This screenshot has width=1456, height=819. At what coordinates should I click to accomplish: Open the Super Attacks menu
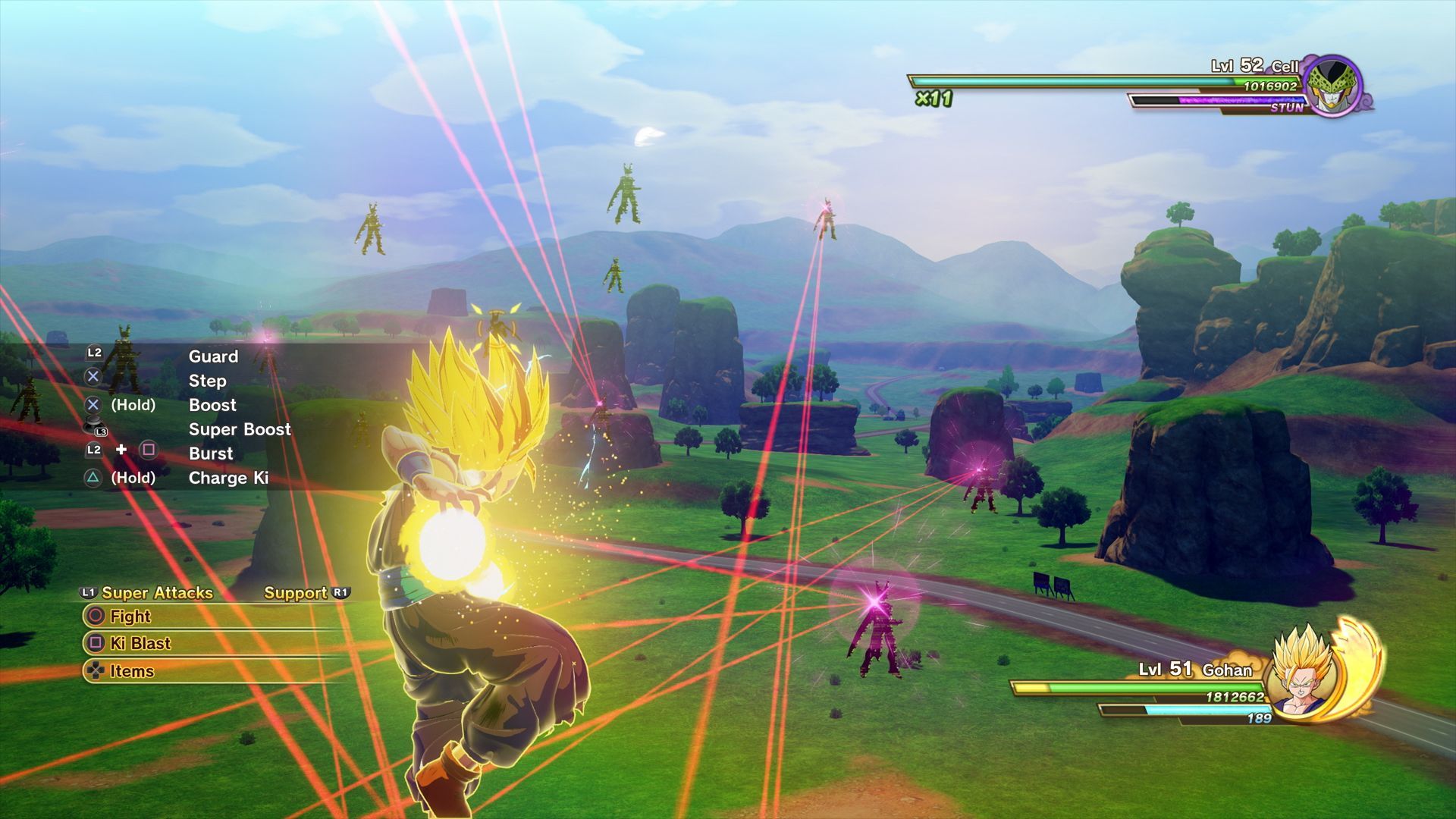[156, 593]
